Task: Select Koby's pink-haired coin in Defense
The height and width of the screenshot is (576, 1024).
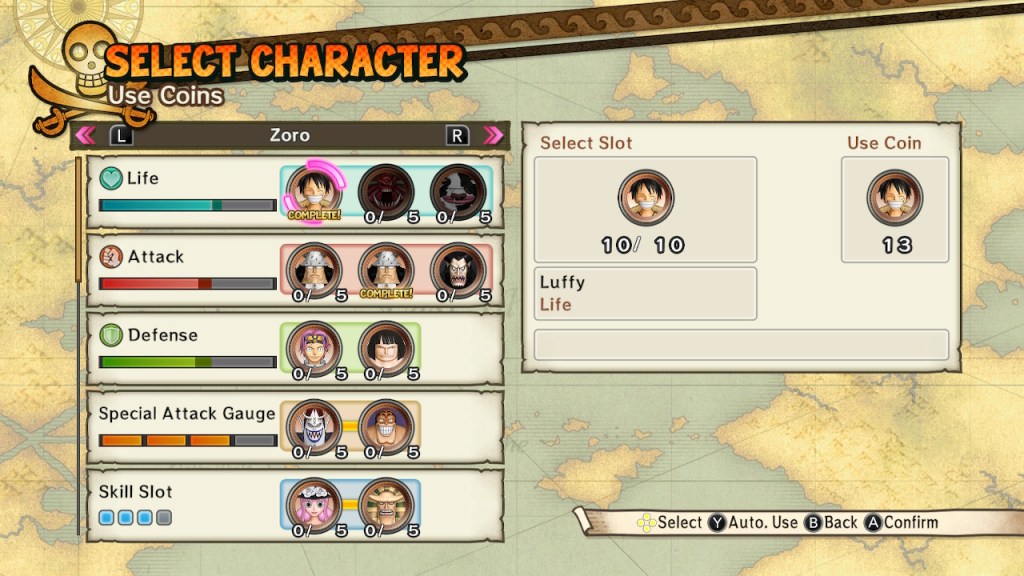Action: (x=314, y=347)
